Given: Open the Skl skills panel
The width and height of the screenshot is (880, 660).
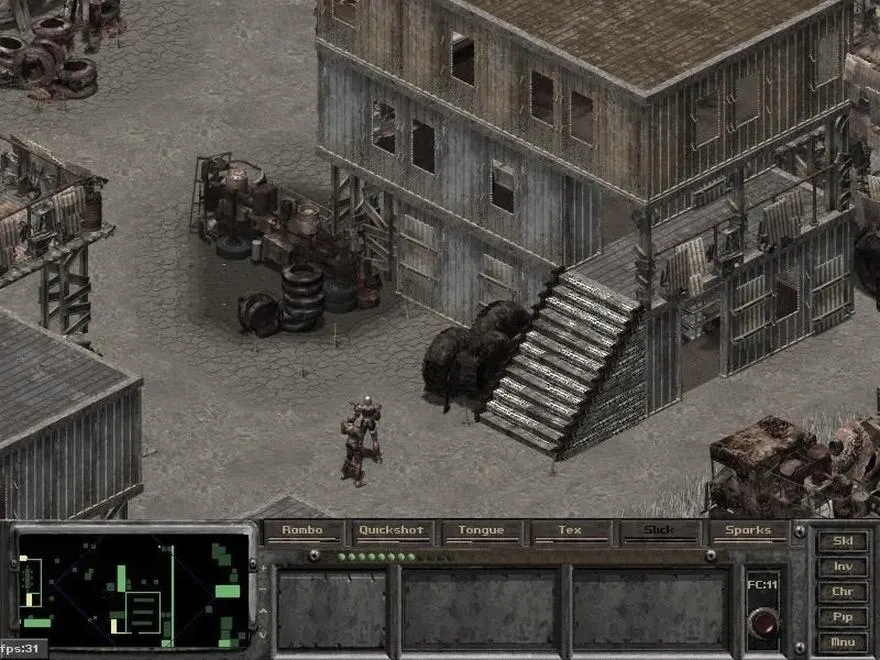Looking at the screenshot, I should point(842,542).
